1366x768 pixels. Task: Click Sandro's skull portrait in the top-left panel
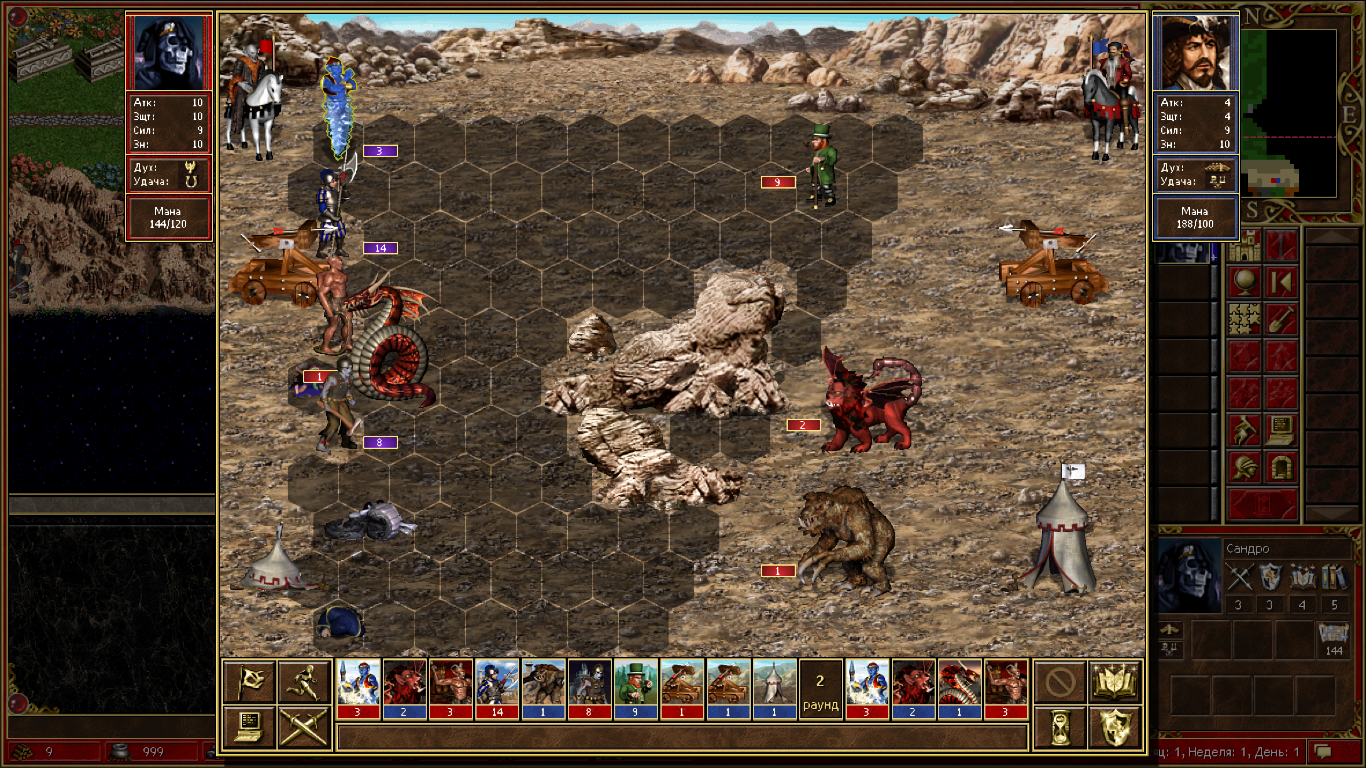[169, 52]
